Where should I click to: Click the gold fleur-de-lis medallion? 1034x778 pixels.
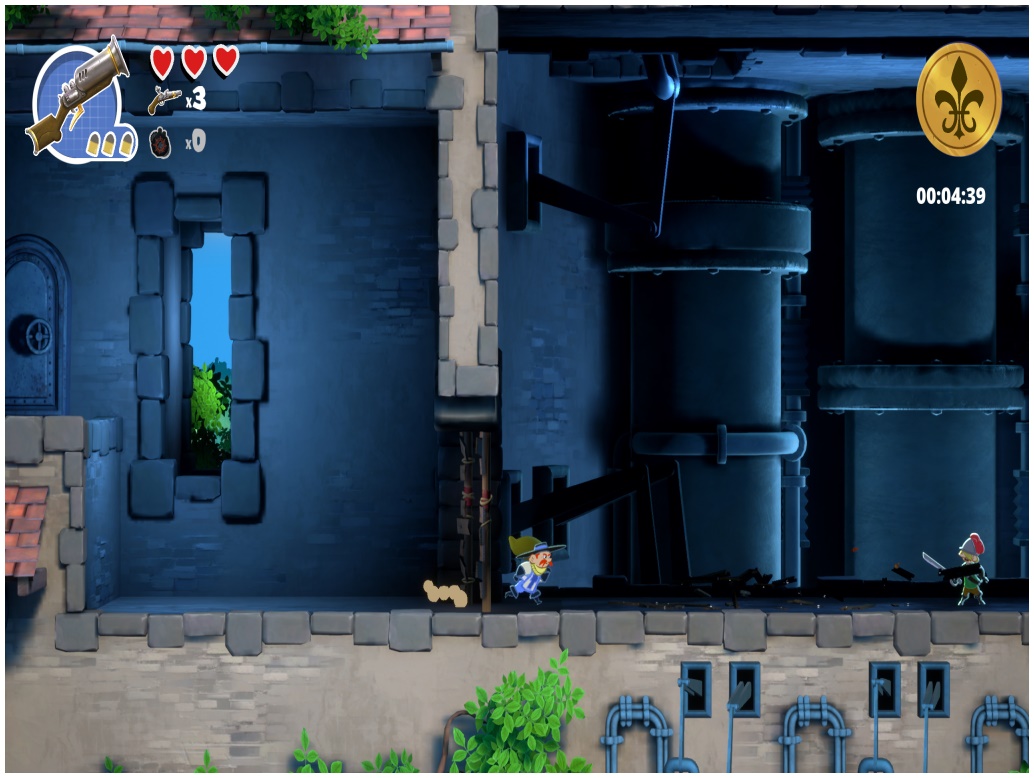tap(958, 99)
